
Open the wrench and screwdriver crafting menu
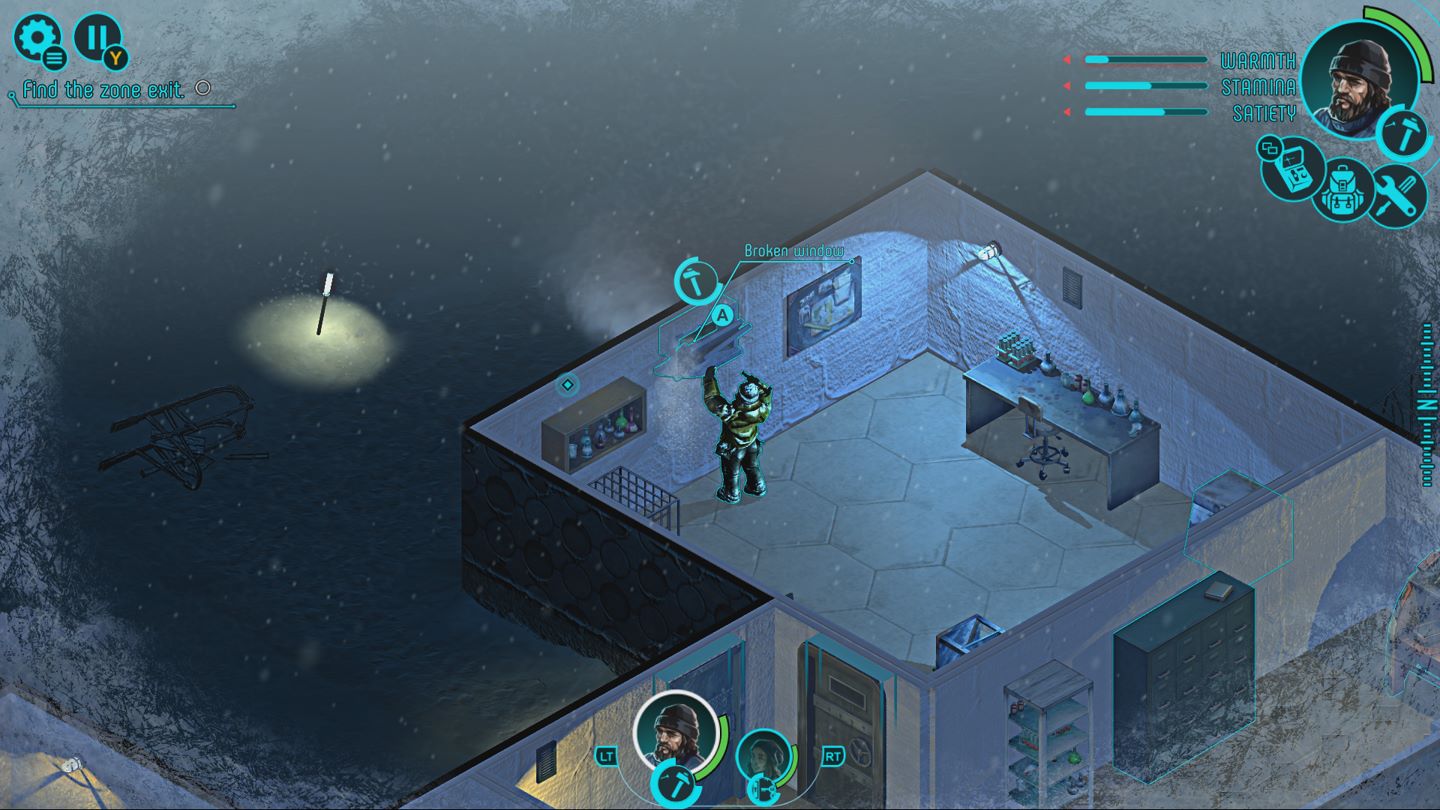(1396, 193)
